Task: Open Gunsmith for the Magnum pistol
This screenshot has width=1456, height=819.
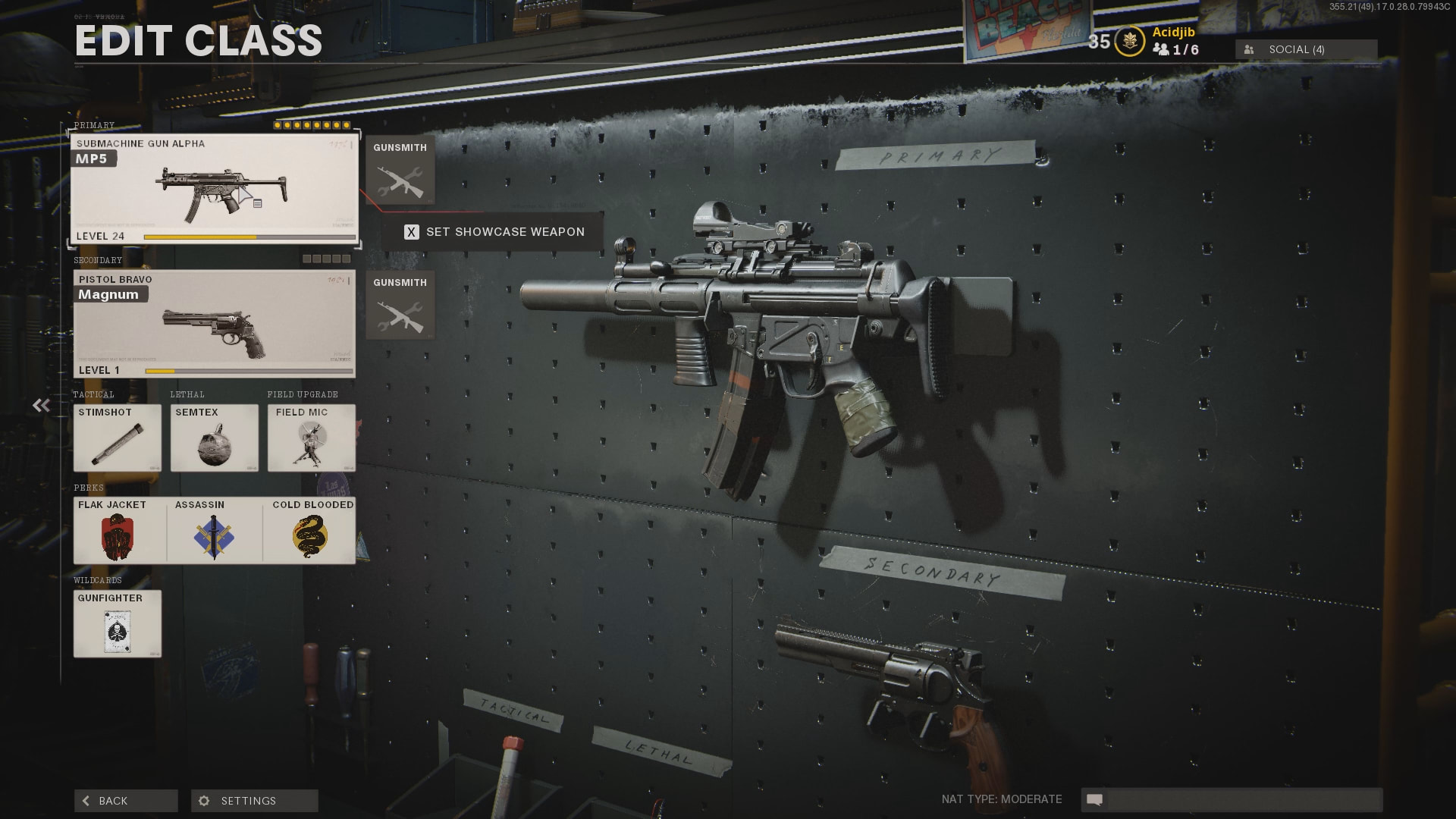Action: click(x=400, y=305)
